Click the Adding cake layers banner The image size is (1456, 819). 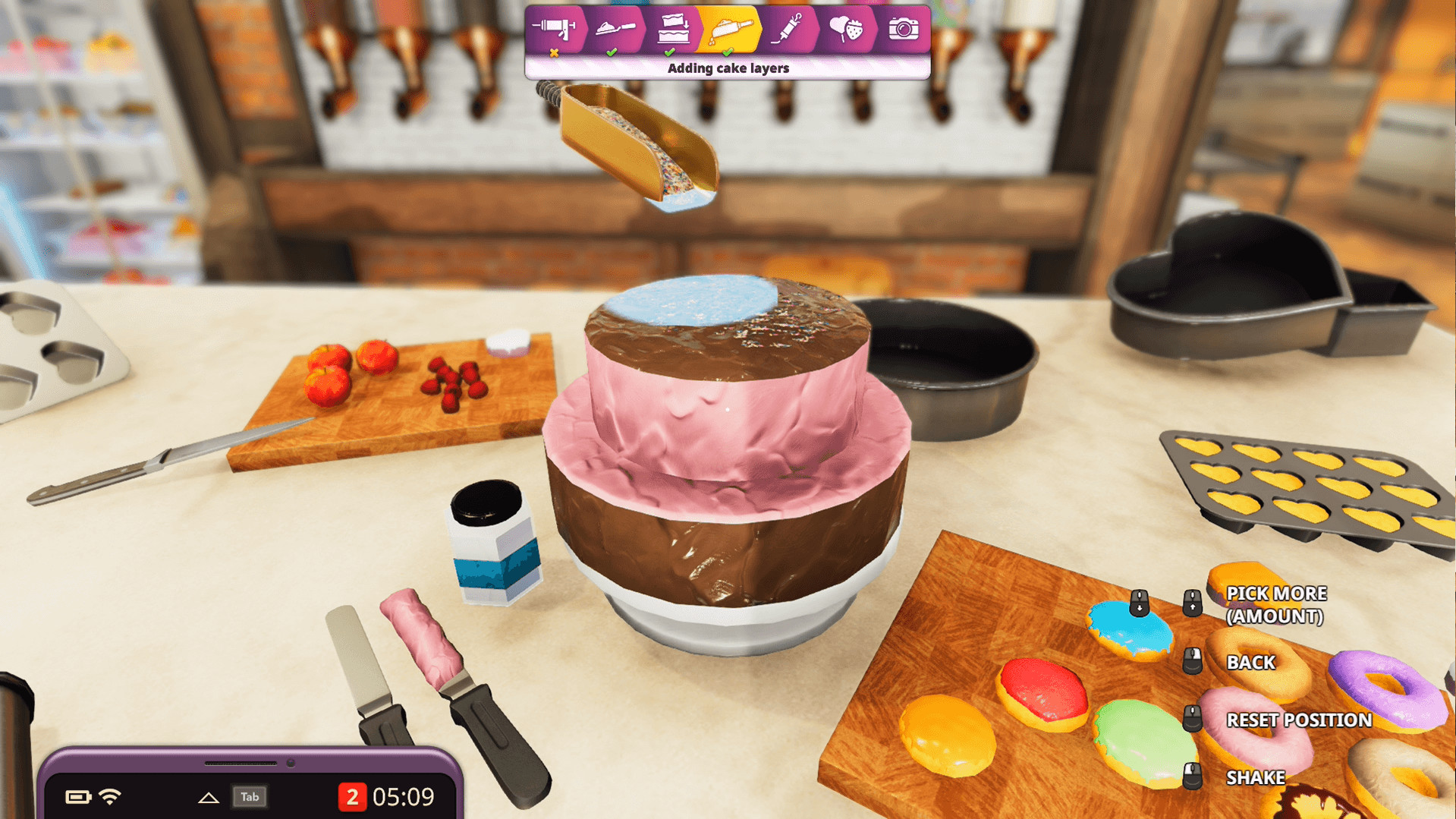[x=728, y=68]
